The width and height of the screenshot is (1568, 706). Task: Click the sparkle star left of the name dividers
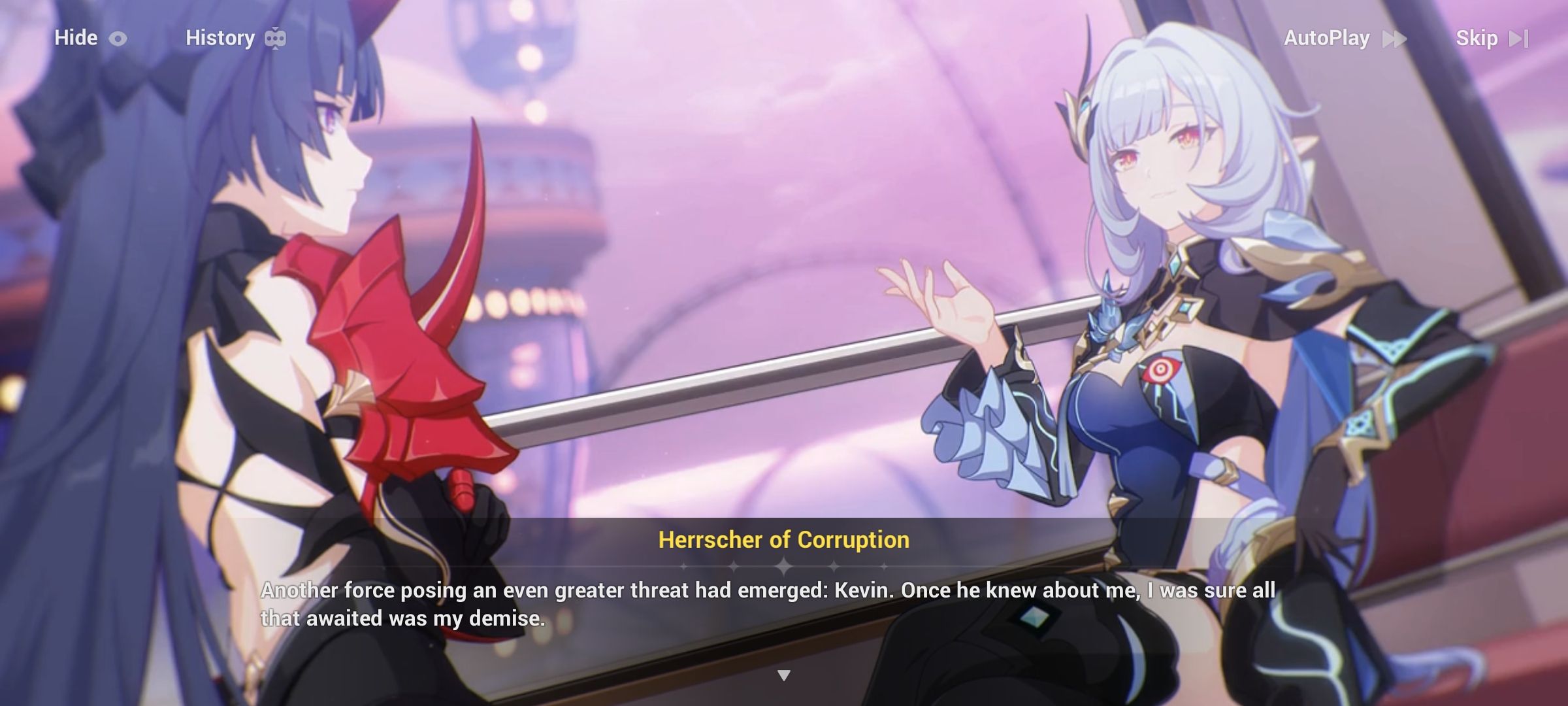tap(683, 566)
